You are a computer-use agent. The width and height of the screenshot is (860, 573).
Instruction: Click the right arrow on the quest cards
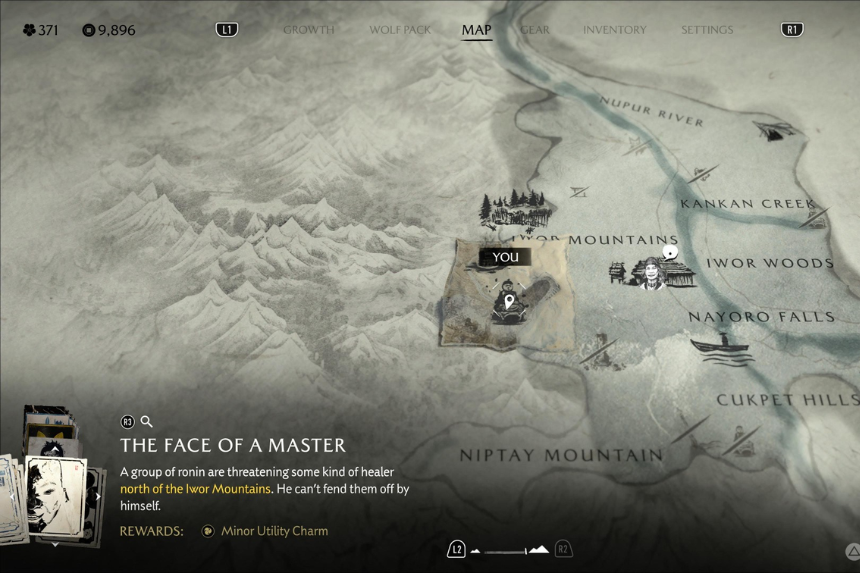[x=98, y=495]
